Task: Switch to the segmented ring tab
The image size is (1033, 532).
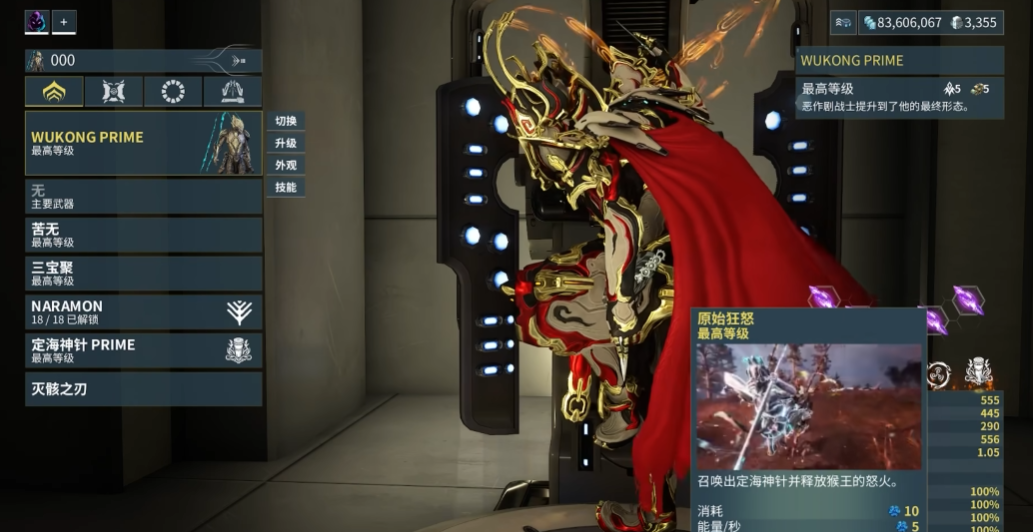Action: (x=173, y=92)
